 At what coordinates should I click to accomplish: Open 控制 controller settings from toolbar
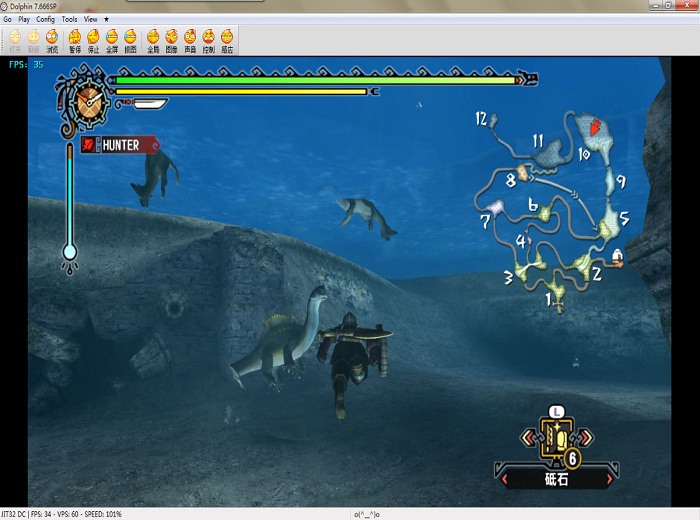click(208, 40)
